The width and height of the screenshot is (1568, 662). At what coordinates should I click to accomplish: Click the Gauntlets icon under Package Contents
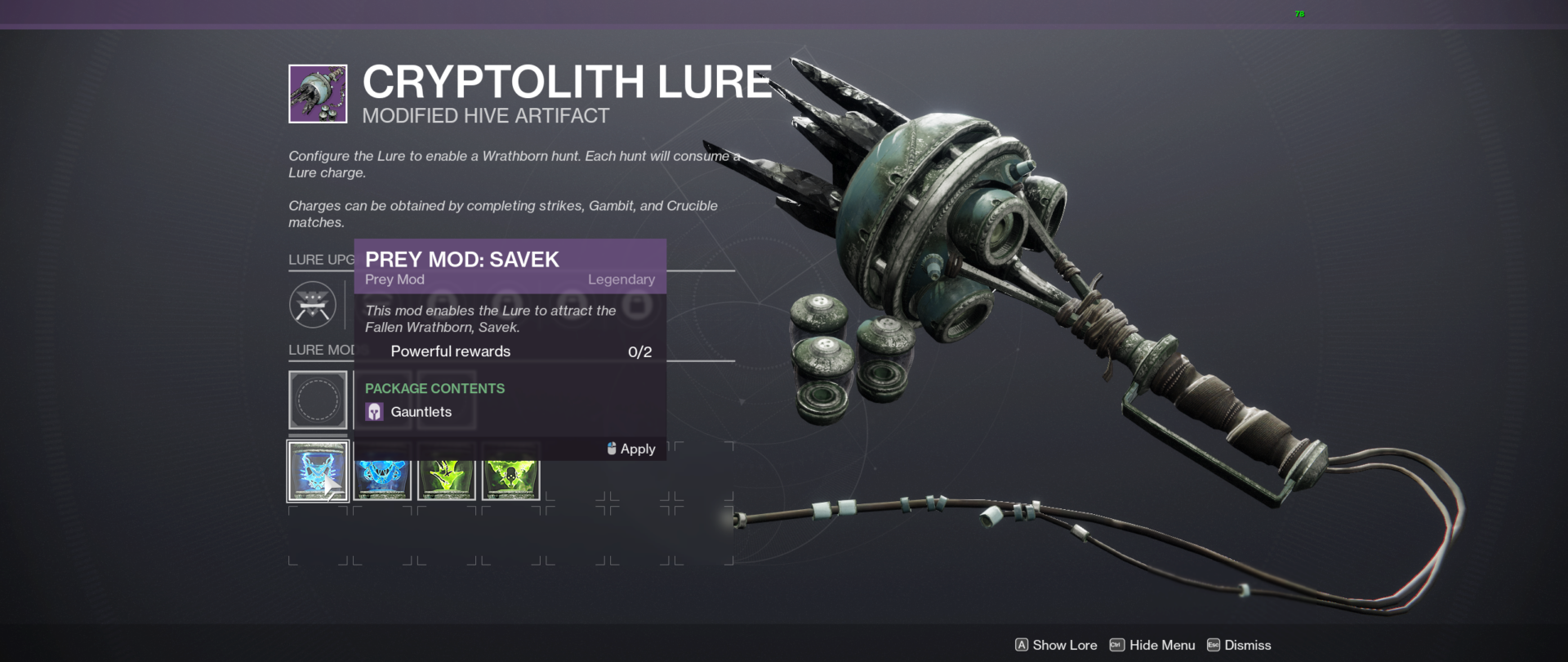click(x=375, y=411)
